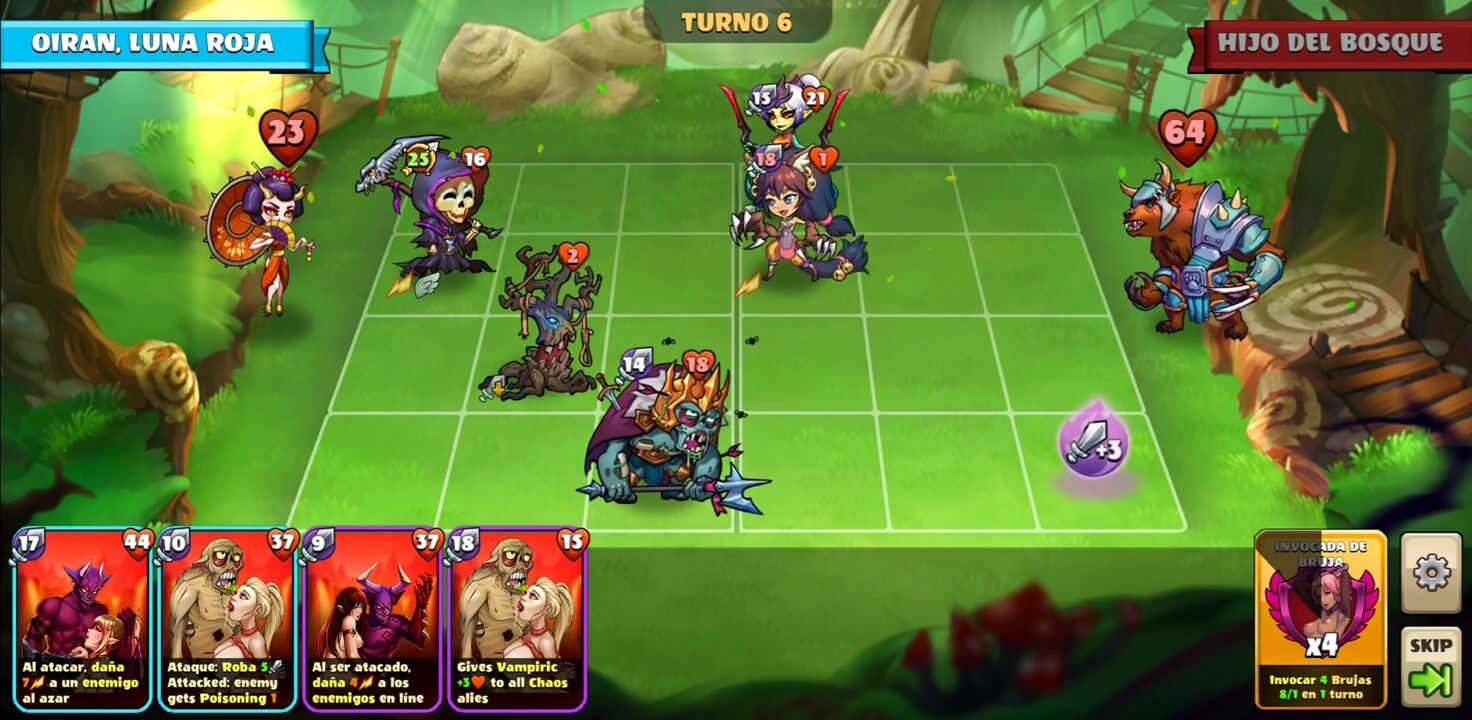Pick the 9 attack card damaging enemies in line

[373, 620]
